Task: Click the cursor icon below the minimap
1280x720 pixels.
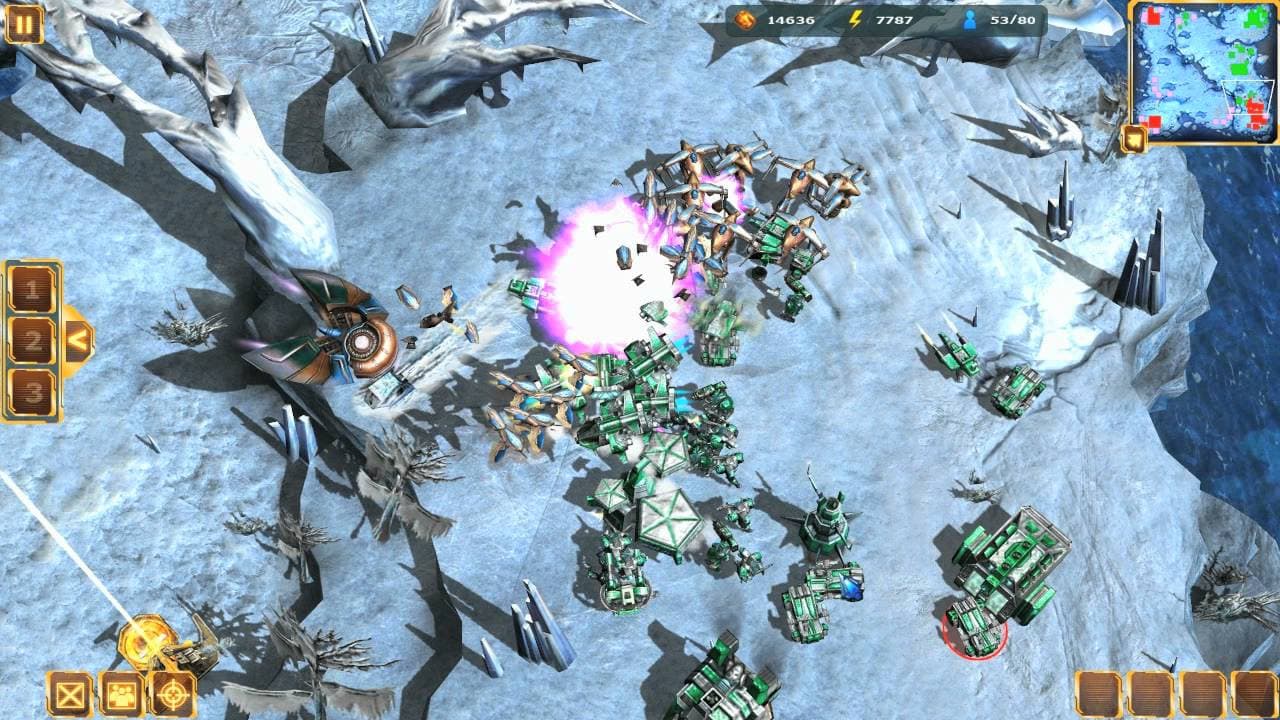Action: pyautogui.click(x=1132, y=140)
